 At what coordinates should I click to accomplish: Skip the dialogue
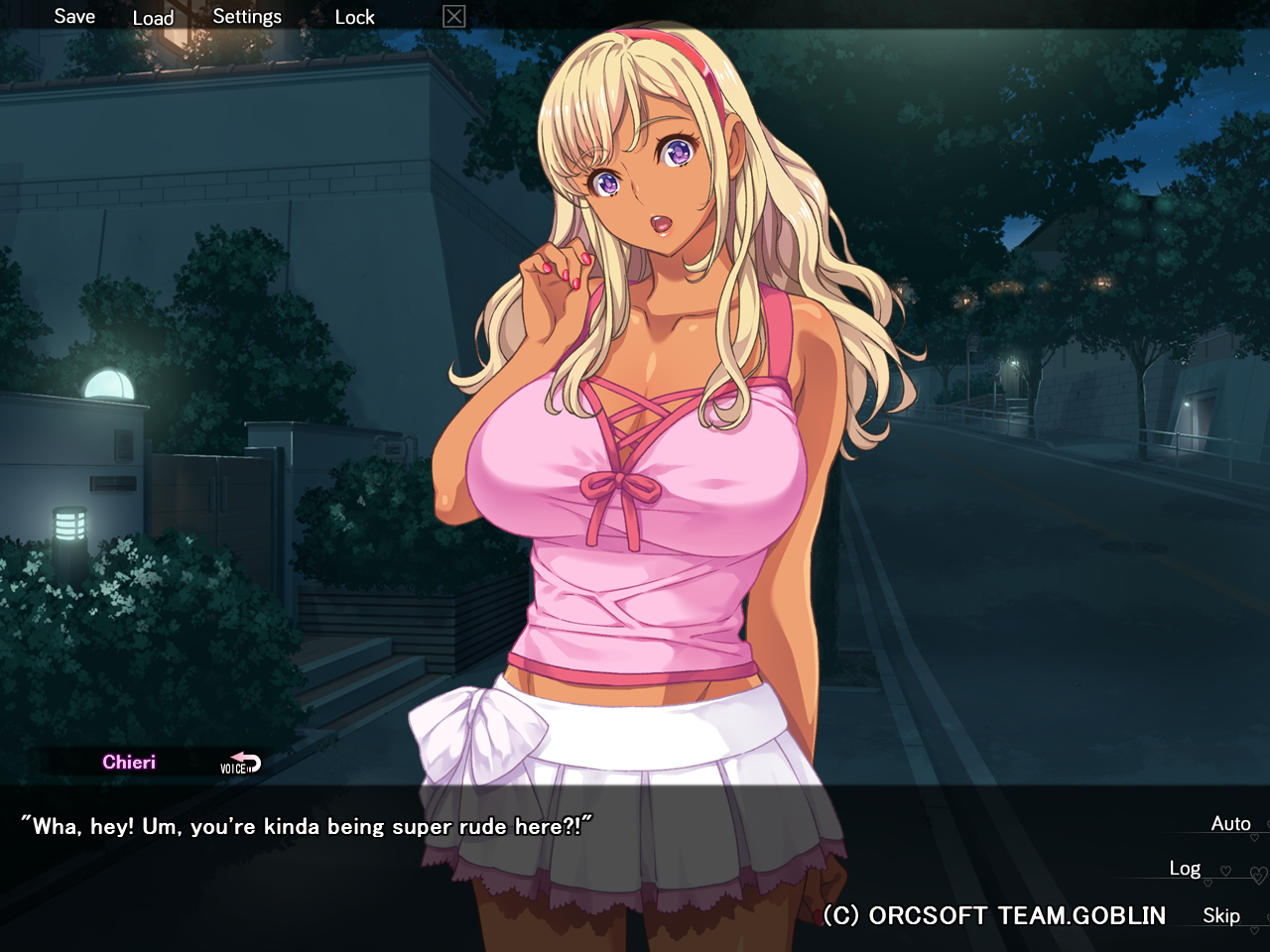click(1220, 916)
